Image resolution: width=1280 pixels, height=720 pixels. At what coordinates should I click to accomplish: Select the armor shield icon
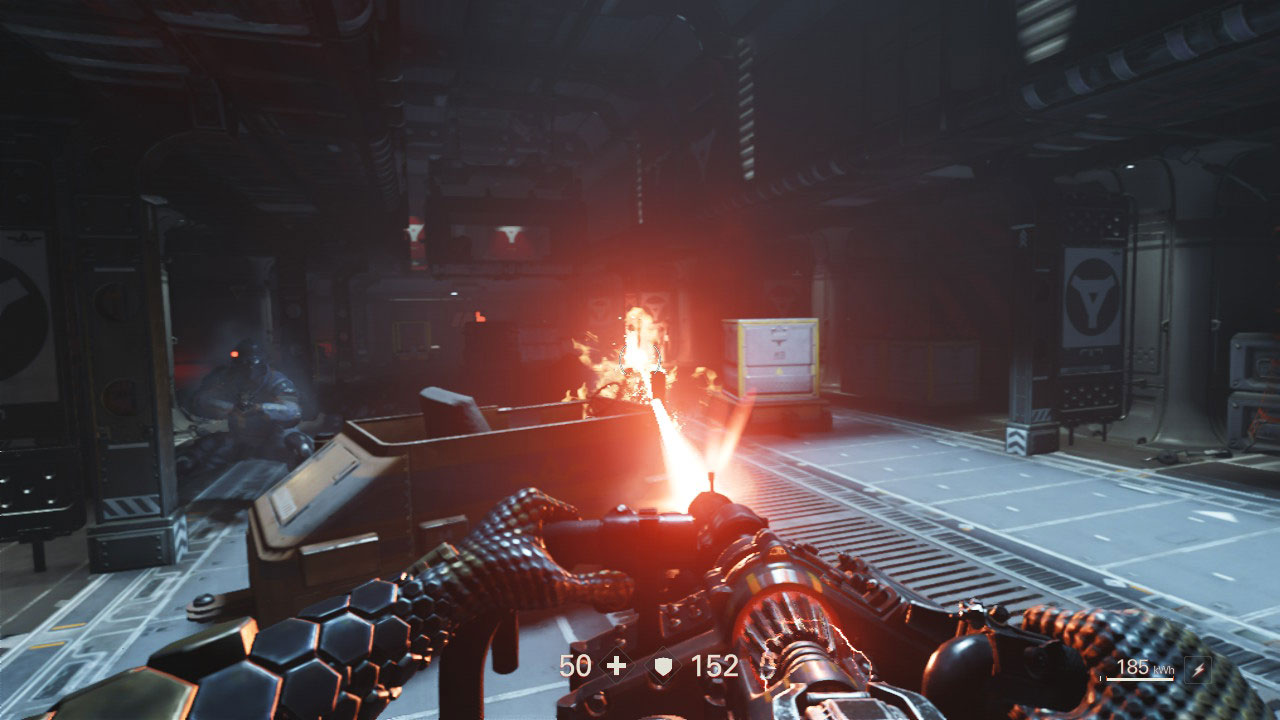click(663, 667)
